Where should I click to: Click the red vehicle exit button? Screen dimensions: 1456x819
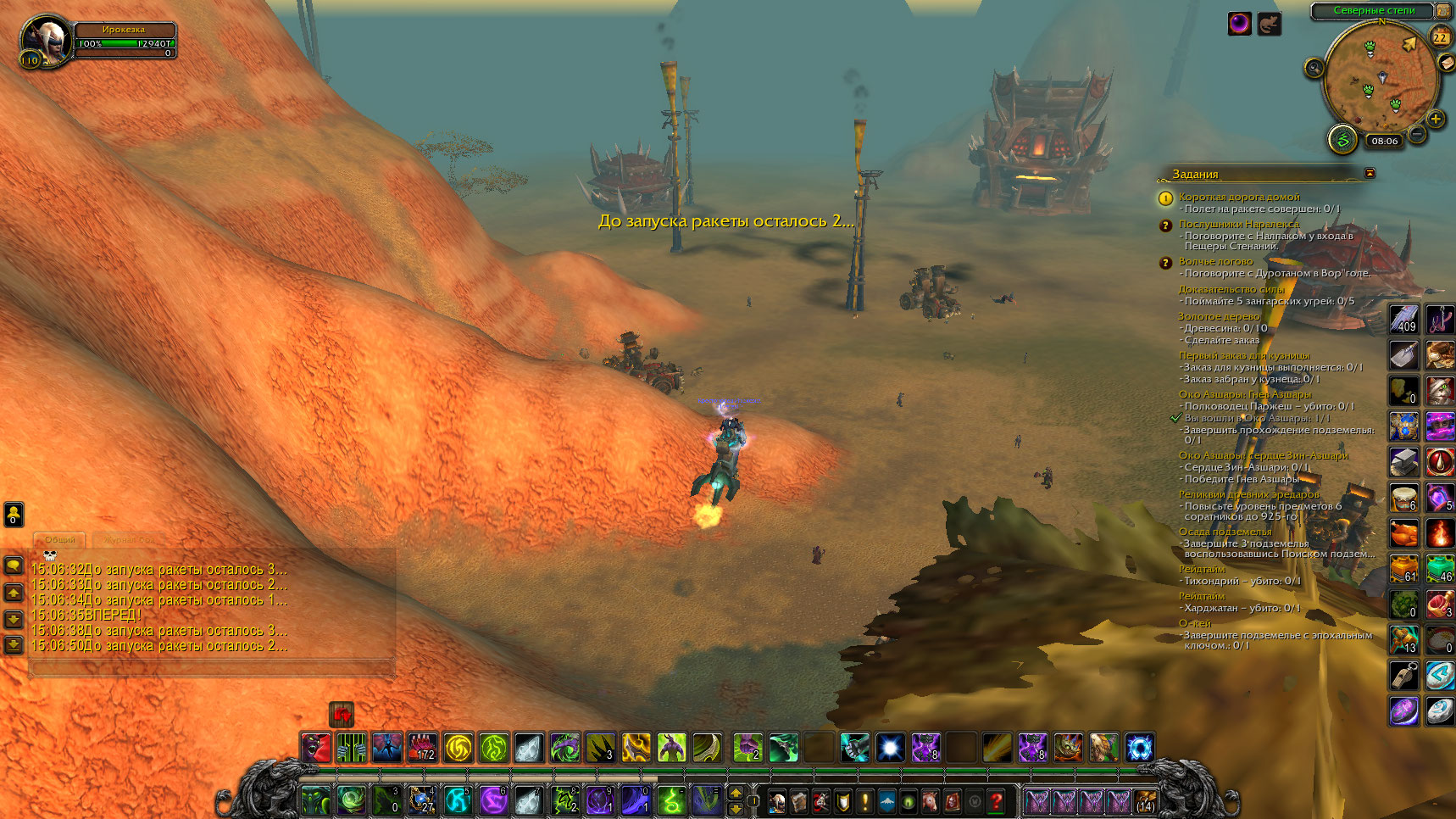click(x=342, y=715)
